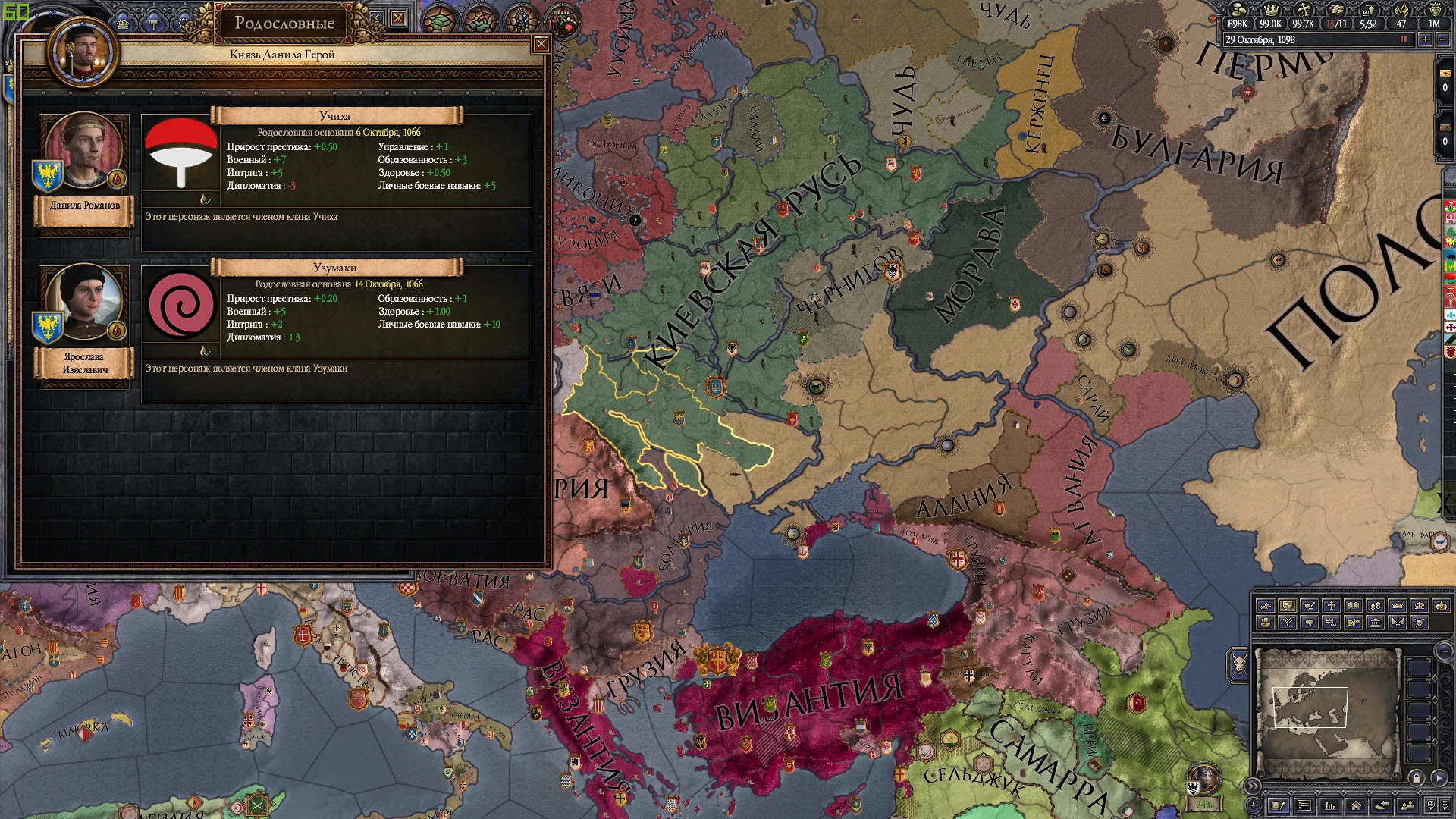The width and height of the screenshot is (1456, 819).
Task: Switch to the religion map mode cross icon
Action: tap(1330, 606)
